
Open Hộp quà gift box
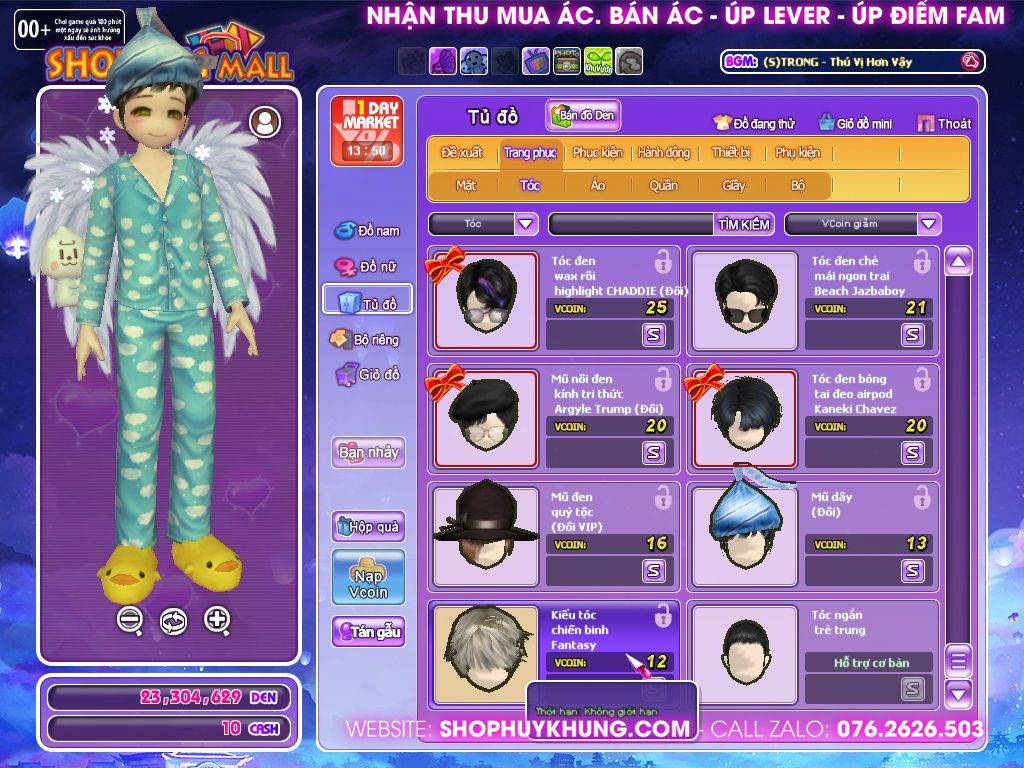coord(368,526)
